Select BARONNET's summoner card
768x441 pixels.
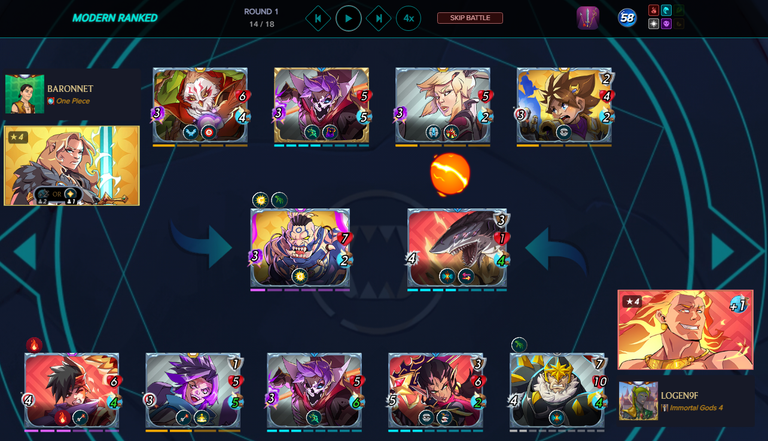(72, 165)
